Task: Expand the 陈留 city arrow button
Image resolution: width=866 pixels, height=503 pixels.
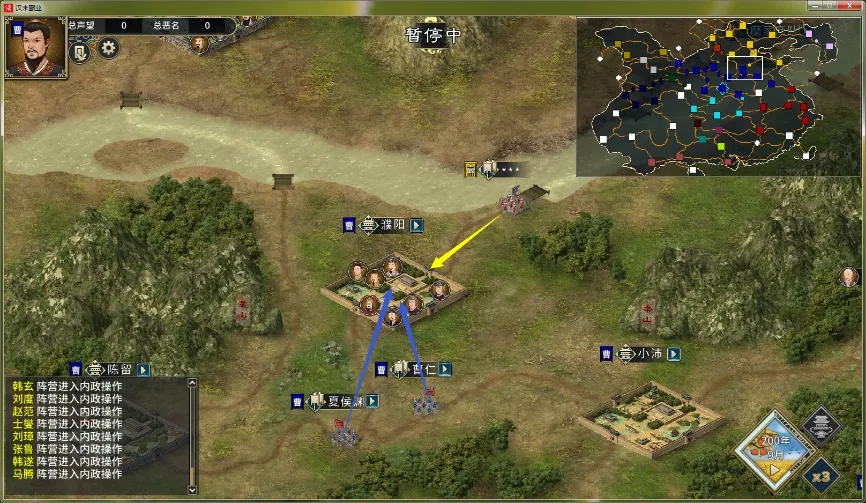Action: click(143, 369)
